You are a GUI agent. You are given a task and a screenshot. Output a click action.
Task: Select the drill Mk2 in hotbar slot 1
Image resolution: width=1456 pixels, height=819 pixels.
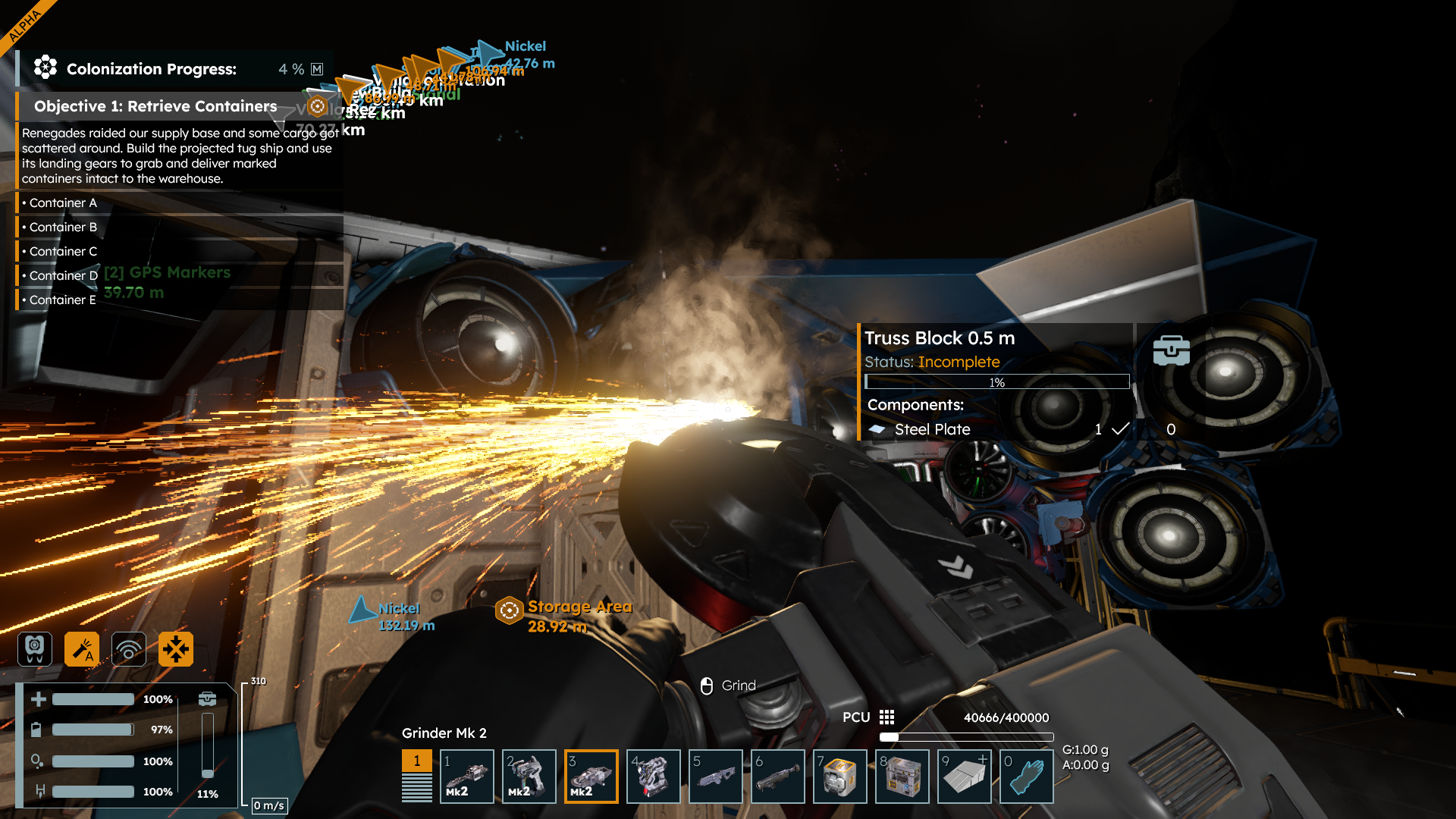466,776
